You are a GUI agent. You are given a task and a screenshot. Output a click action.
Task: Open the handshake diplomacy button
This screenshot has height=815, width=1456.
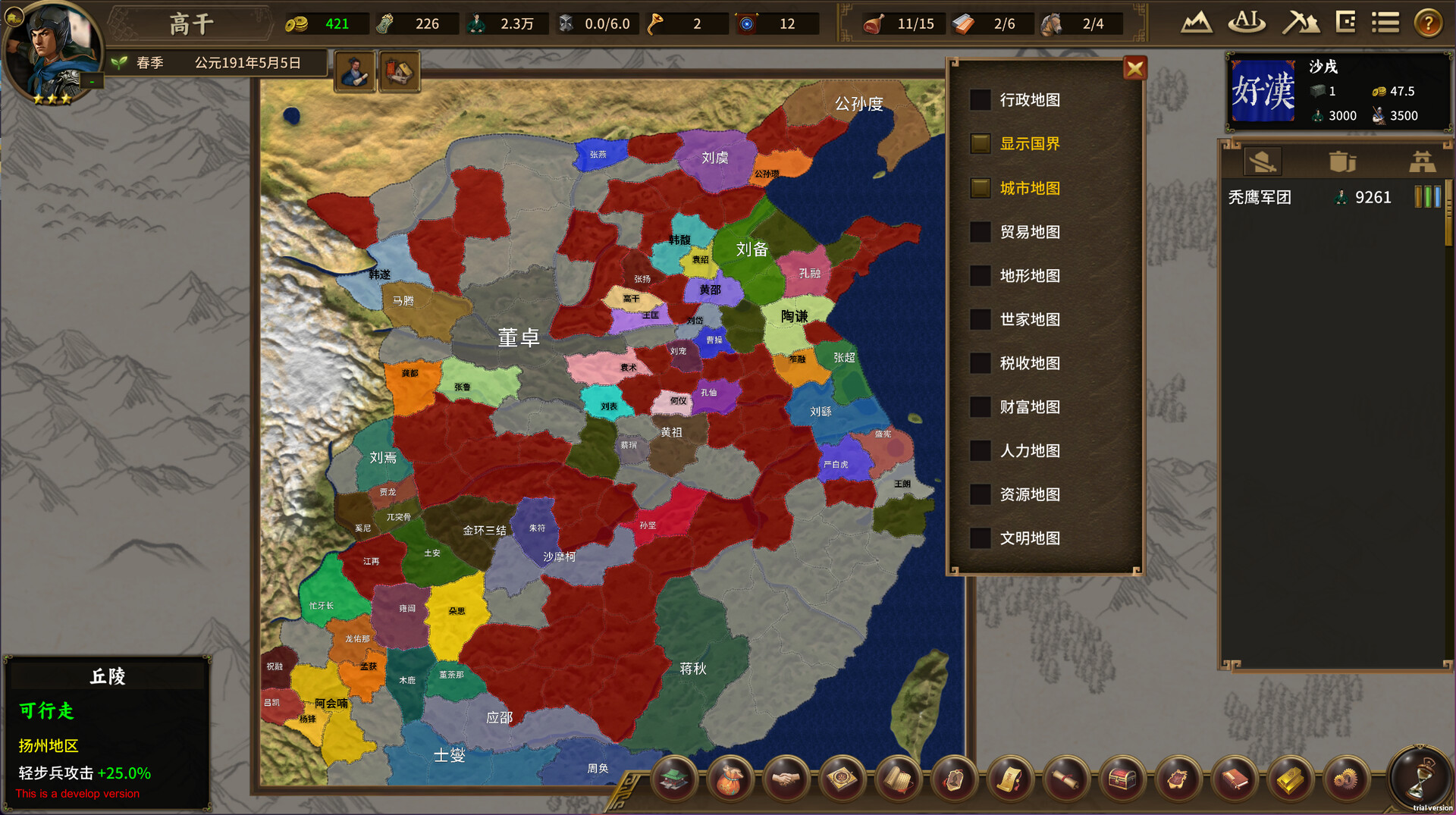(786, 779)
